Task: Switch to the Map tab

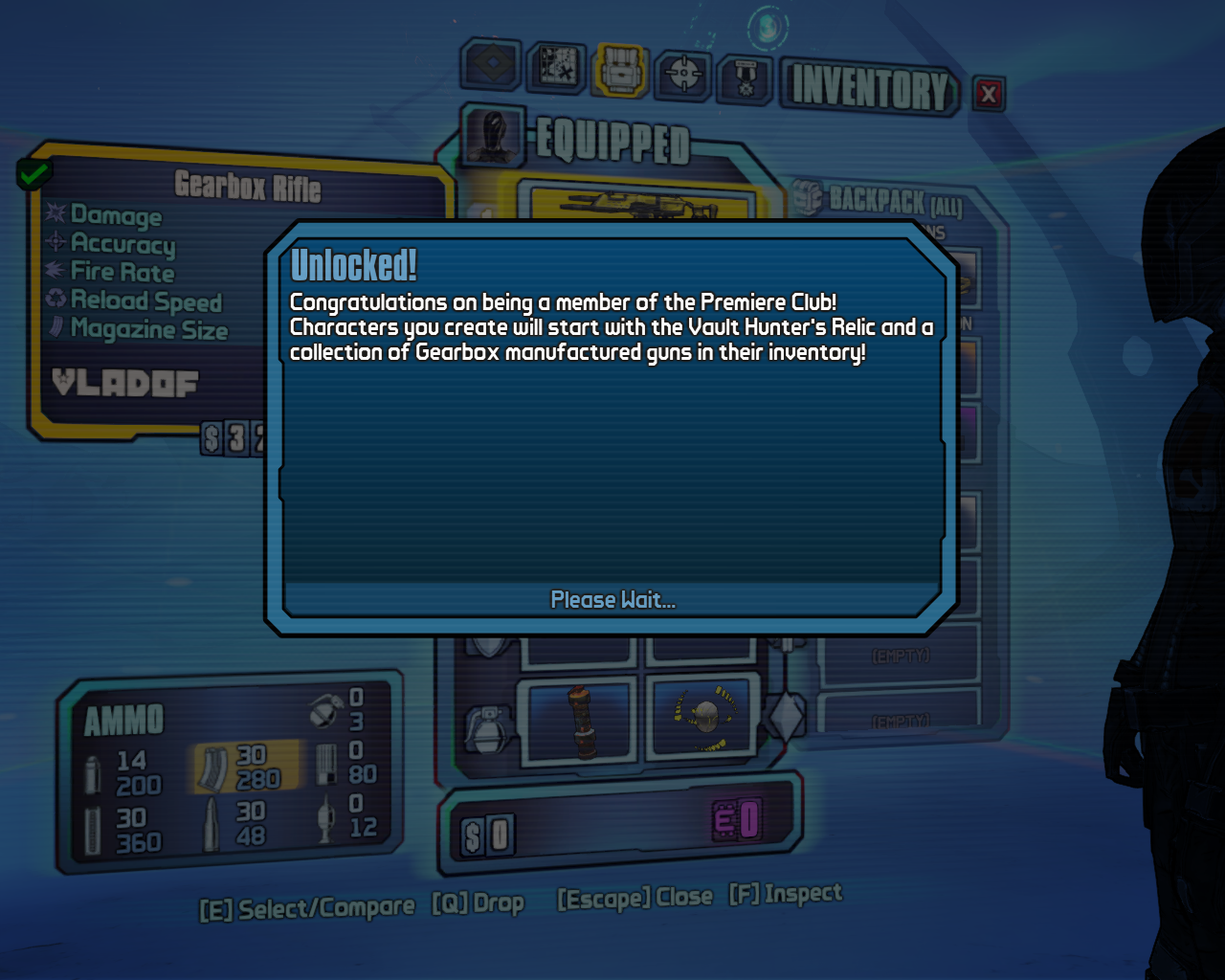Action: tap(557, 68)
